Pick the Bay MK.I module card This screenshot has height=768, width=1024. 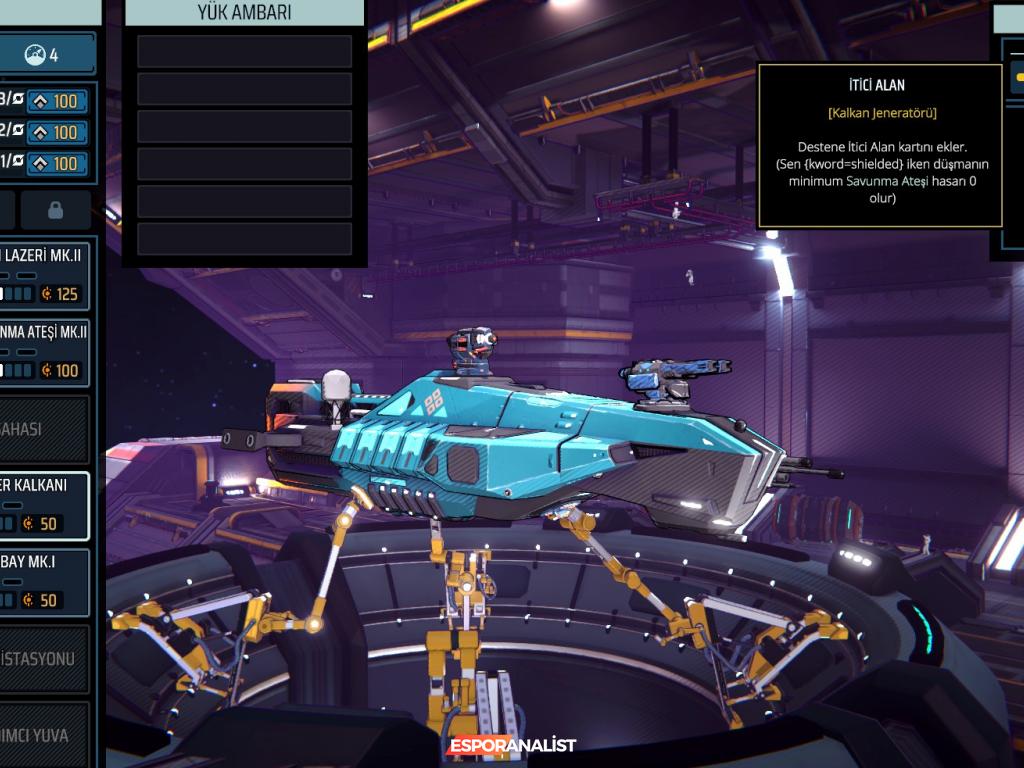point(44,581)
